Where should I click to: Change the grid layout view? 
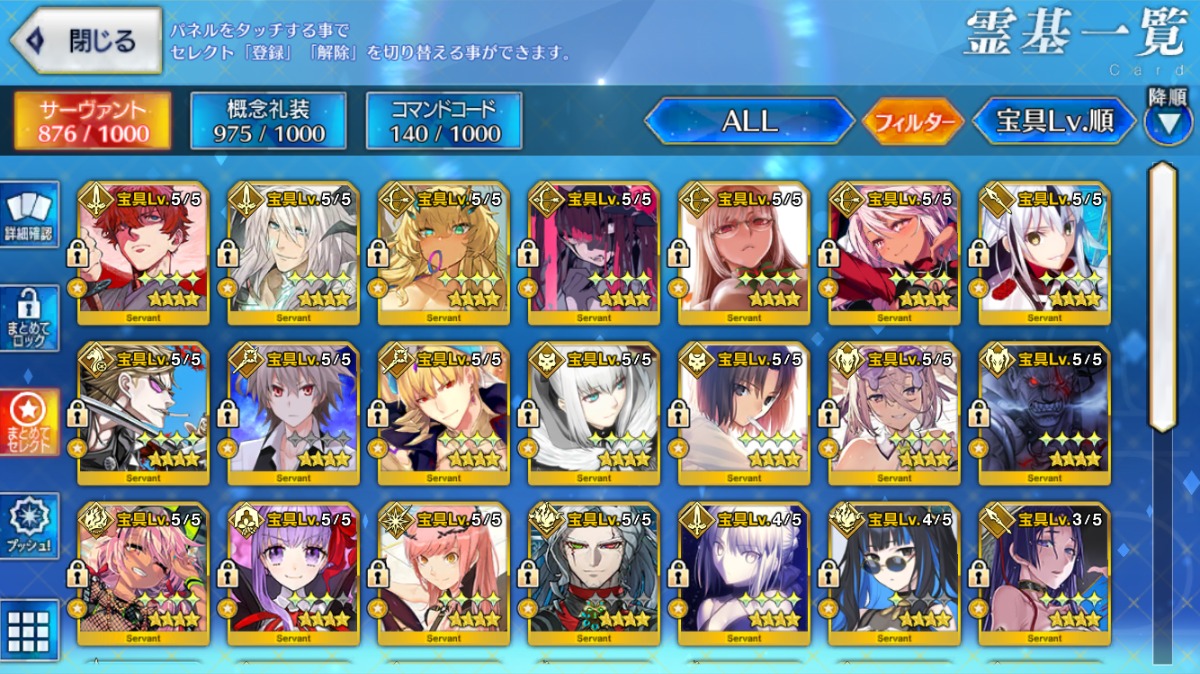[29, 629]
